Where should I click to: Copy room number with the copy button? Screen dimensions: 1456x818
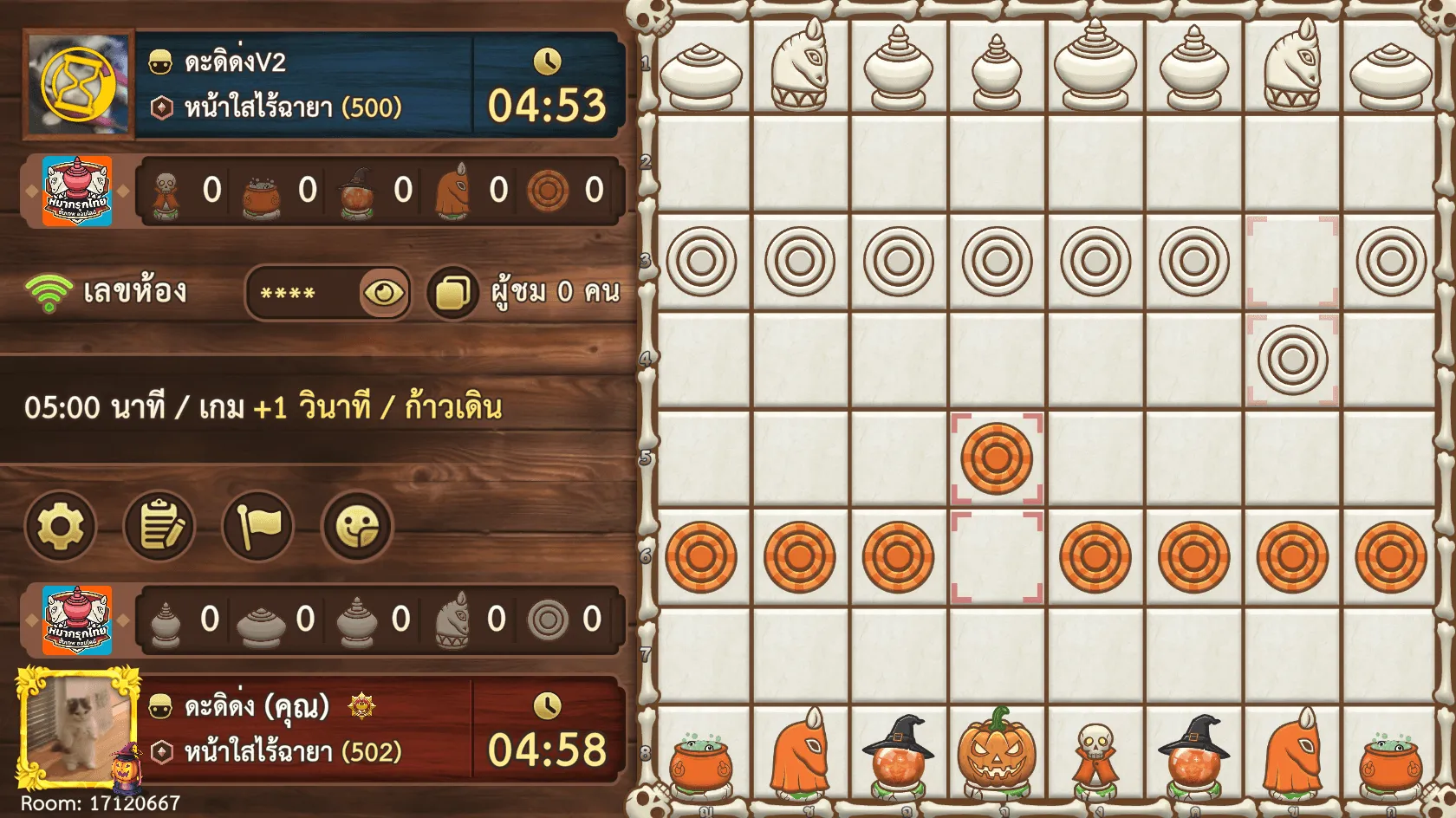click(x=452, y=293)
